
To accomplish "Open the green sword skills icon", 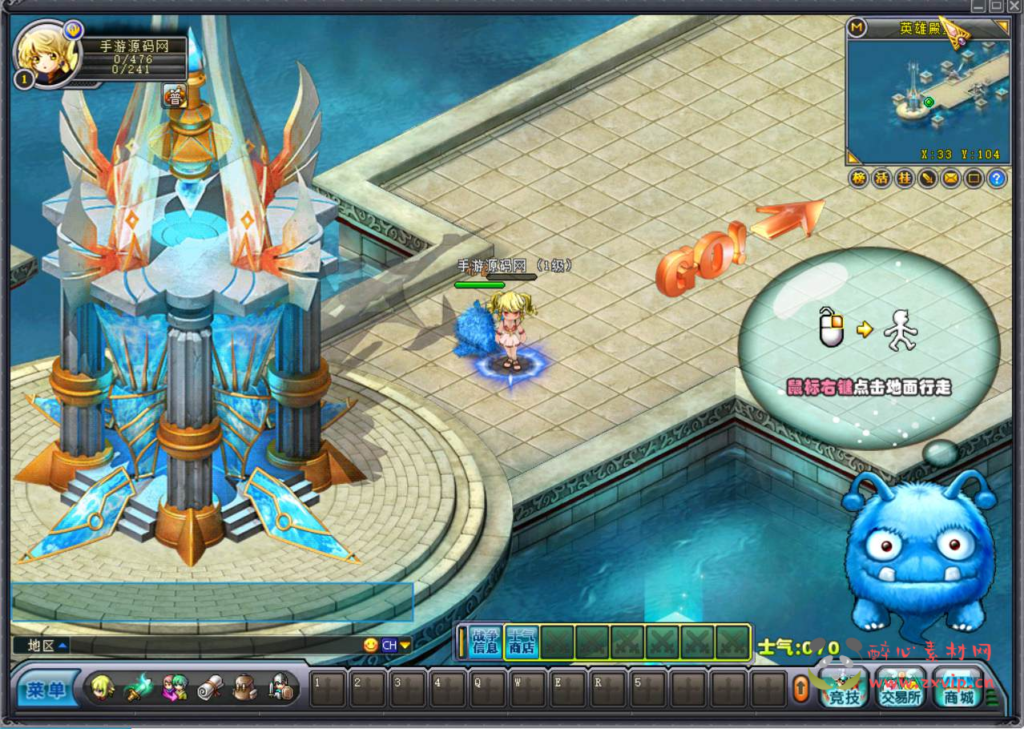I will 137,689.
